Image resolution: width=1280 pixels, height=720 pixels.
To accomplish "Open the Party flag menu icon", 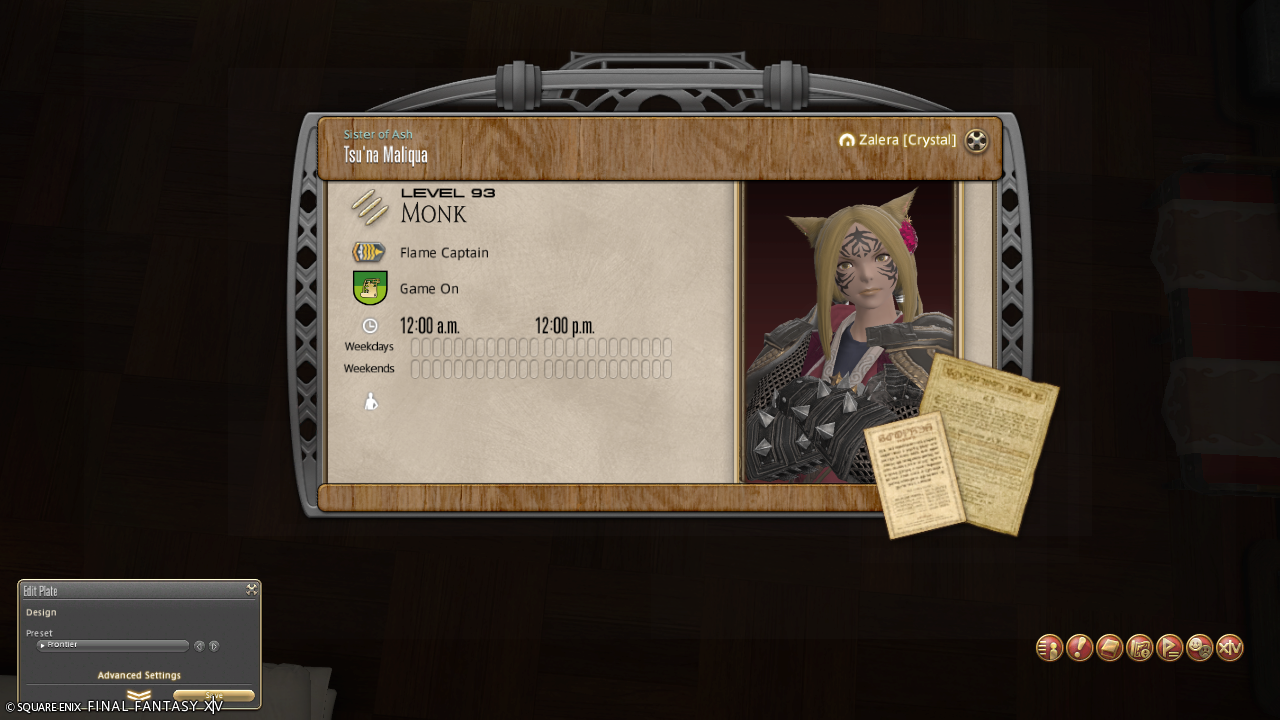I will 1170,648.
